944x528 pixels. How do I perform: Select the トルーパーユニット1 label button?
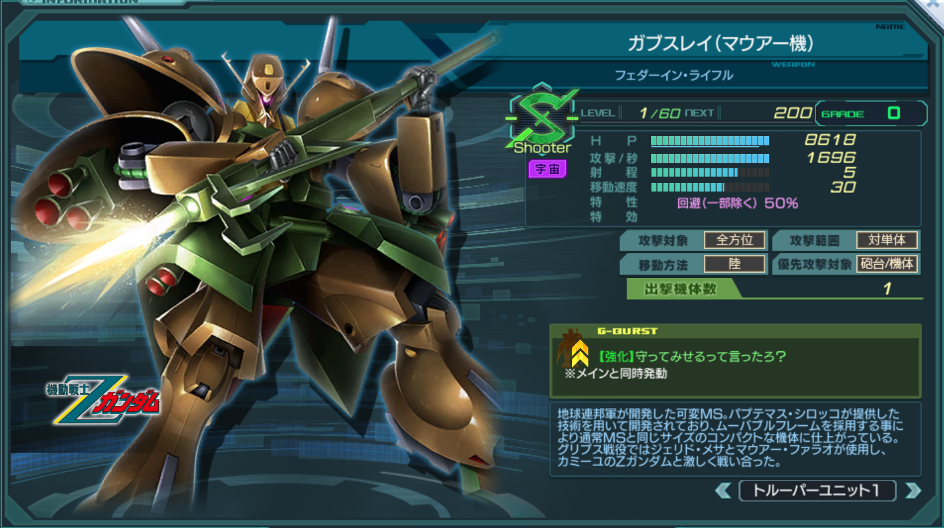pyautogui.click(x=816, y=491)
